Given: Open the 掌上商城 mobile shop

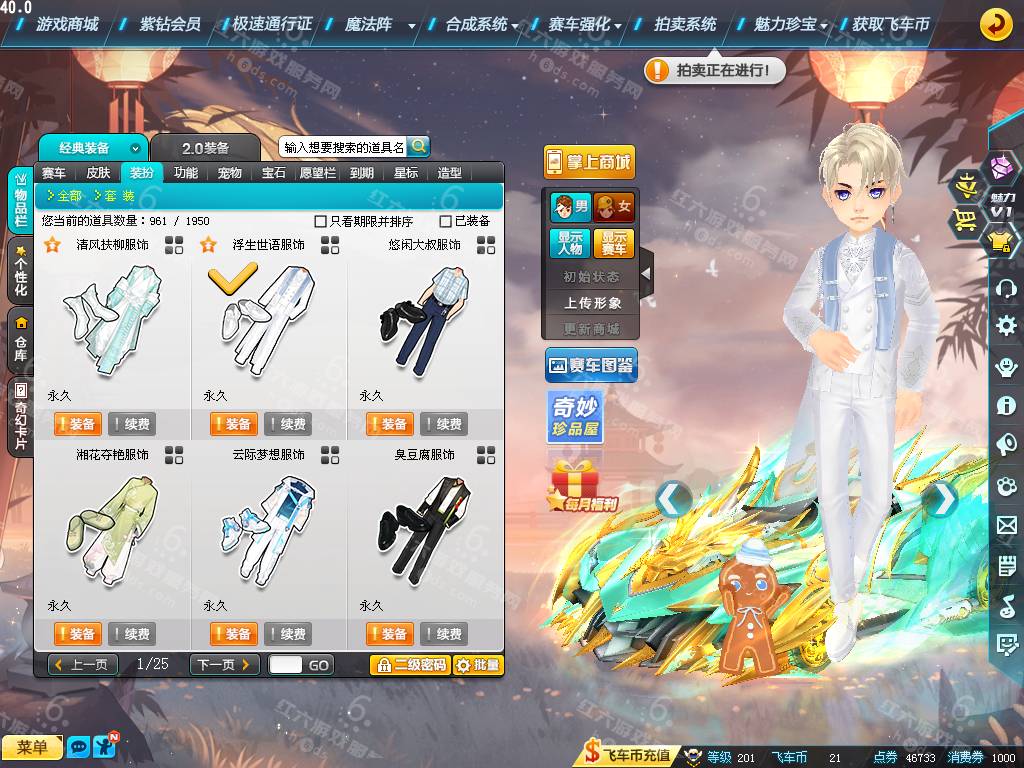Looking at the screenshot, I should coord(589,162).
